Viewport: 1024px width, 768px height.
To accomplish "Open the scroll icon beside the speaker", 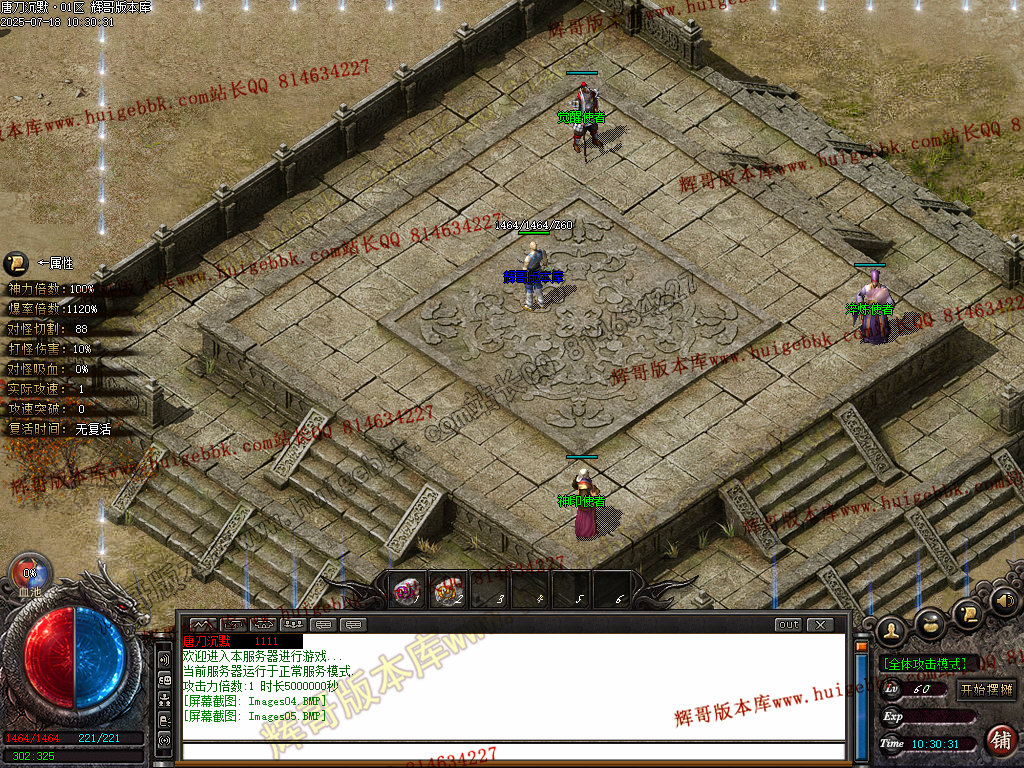I will (967, 611).
